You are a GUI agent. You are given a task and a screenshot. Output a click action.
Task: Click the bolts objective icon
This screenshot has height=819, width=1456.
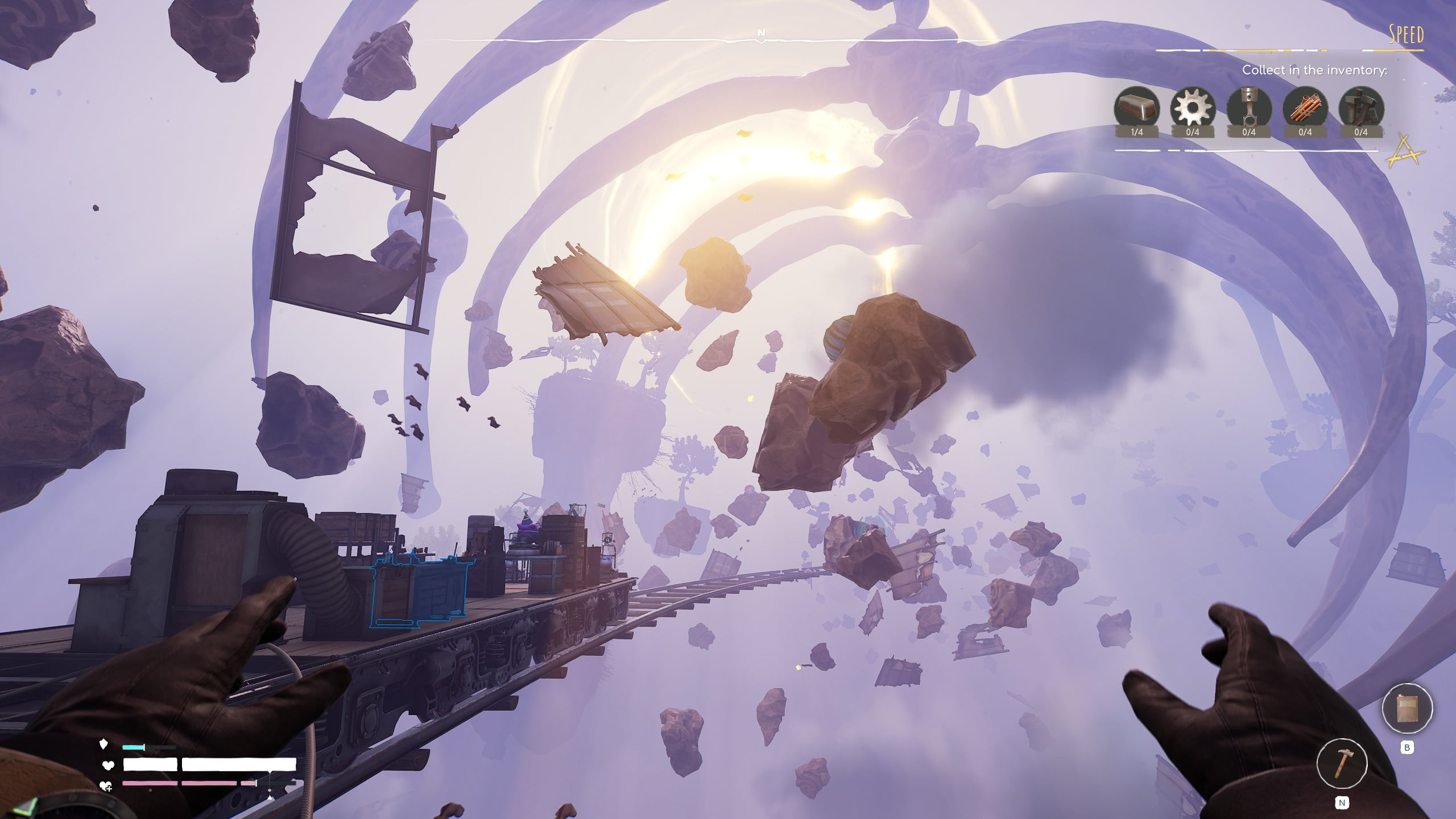click(x=1361, y=108)
